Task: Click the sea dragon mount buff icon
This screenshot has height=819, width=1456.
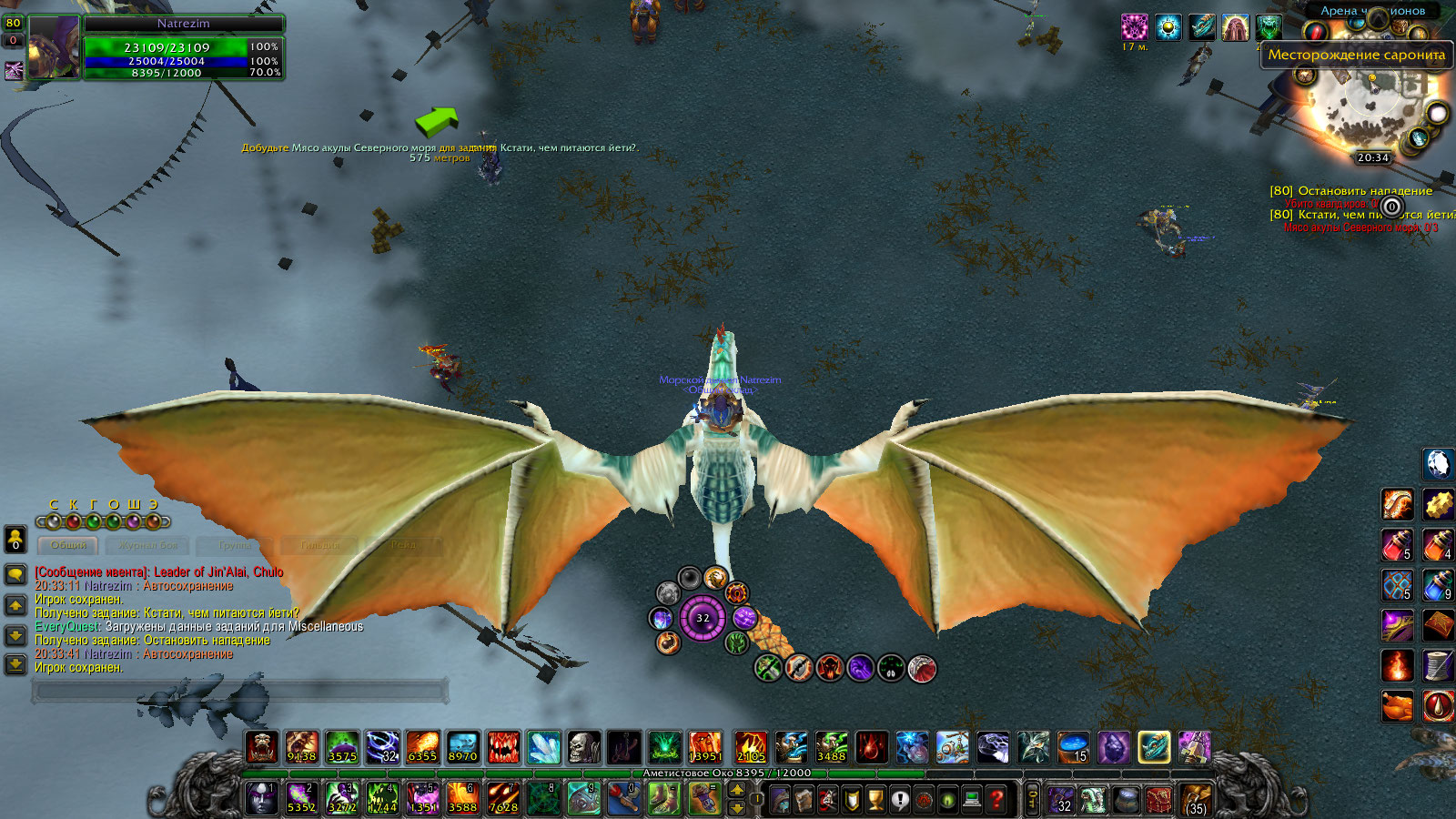Action: click(1202, 27)
